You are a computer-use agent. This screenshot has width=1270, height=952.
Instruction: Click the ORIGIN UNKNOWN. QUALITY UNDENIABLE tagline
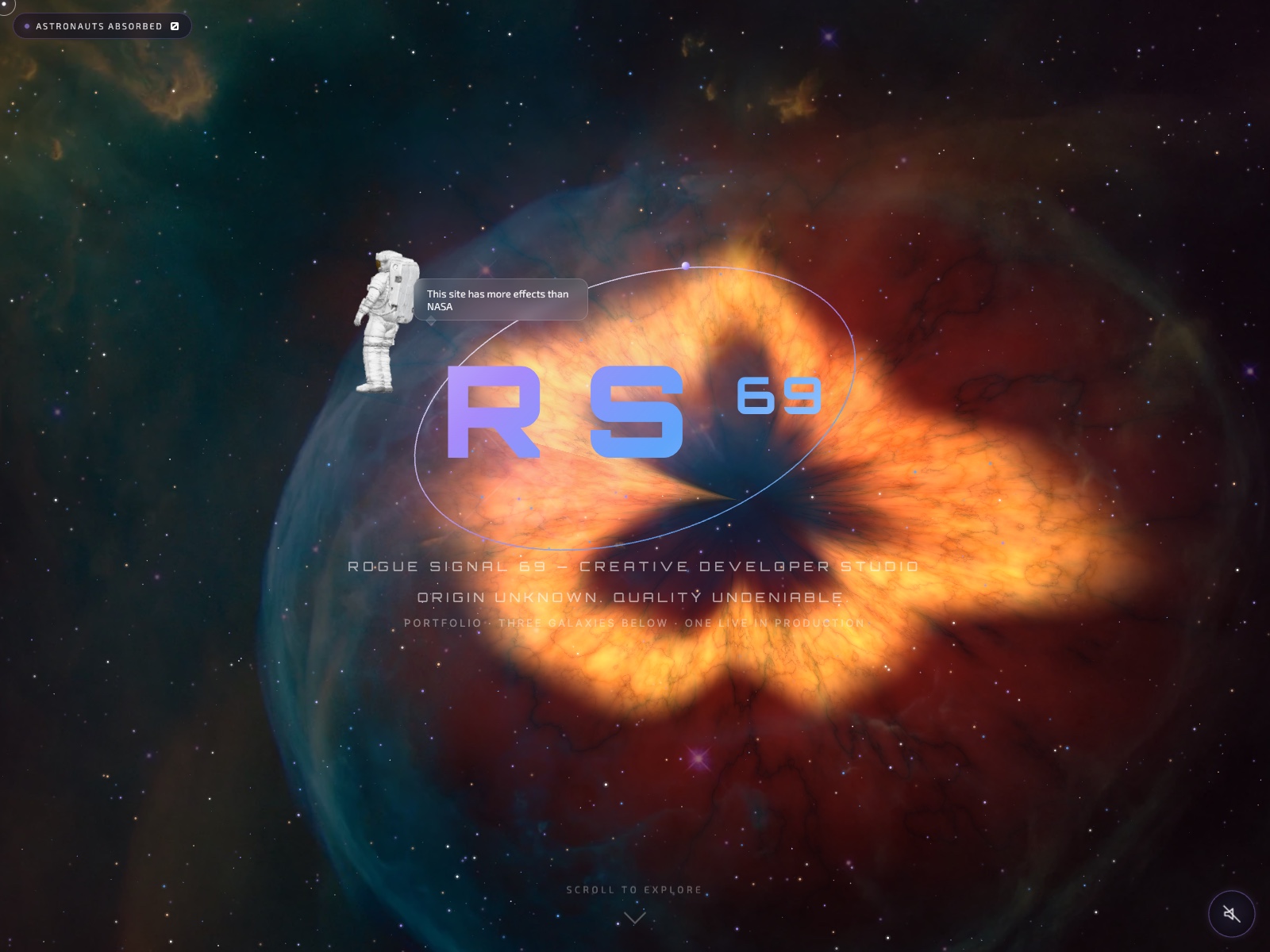coord(631,597)
